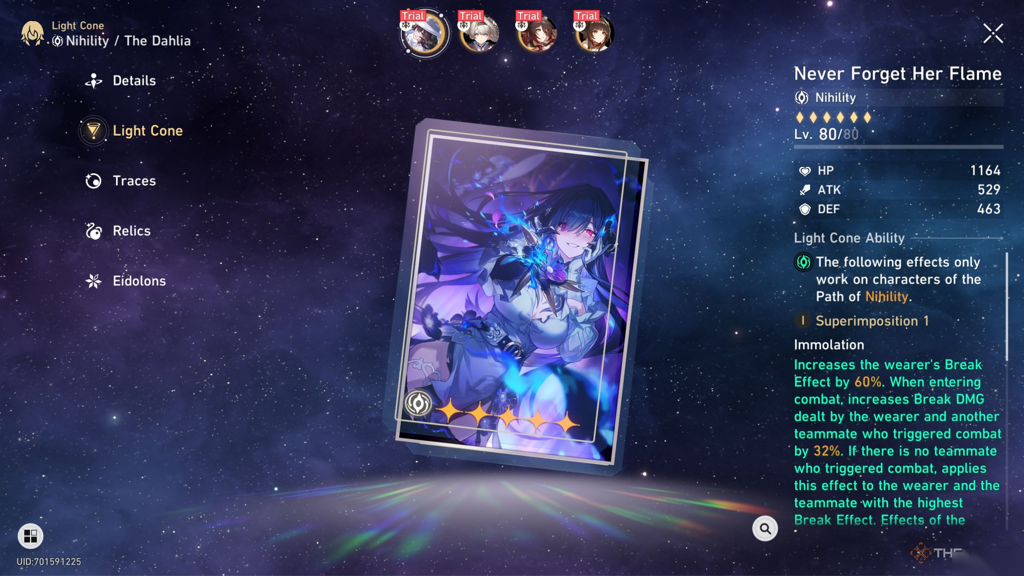Select the trial character wearing a white hat
Screen dimensions: 1024x576
coord(422,34)
